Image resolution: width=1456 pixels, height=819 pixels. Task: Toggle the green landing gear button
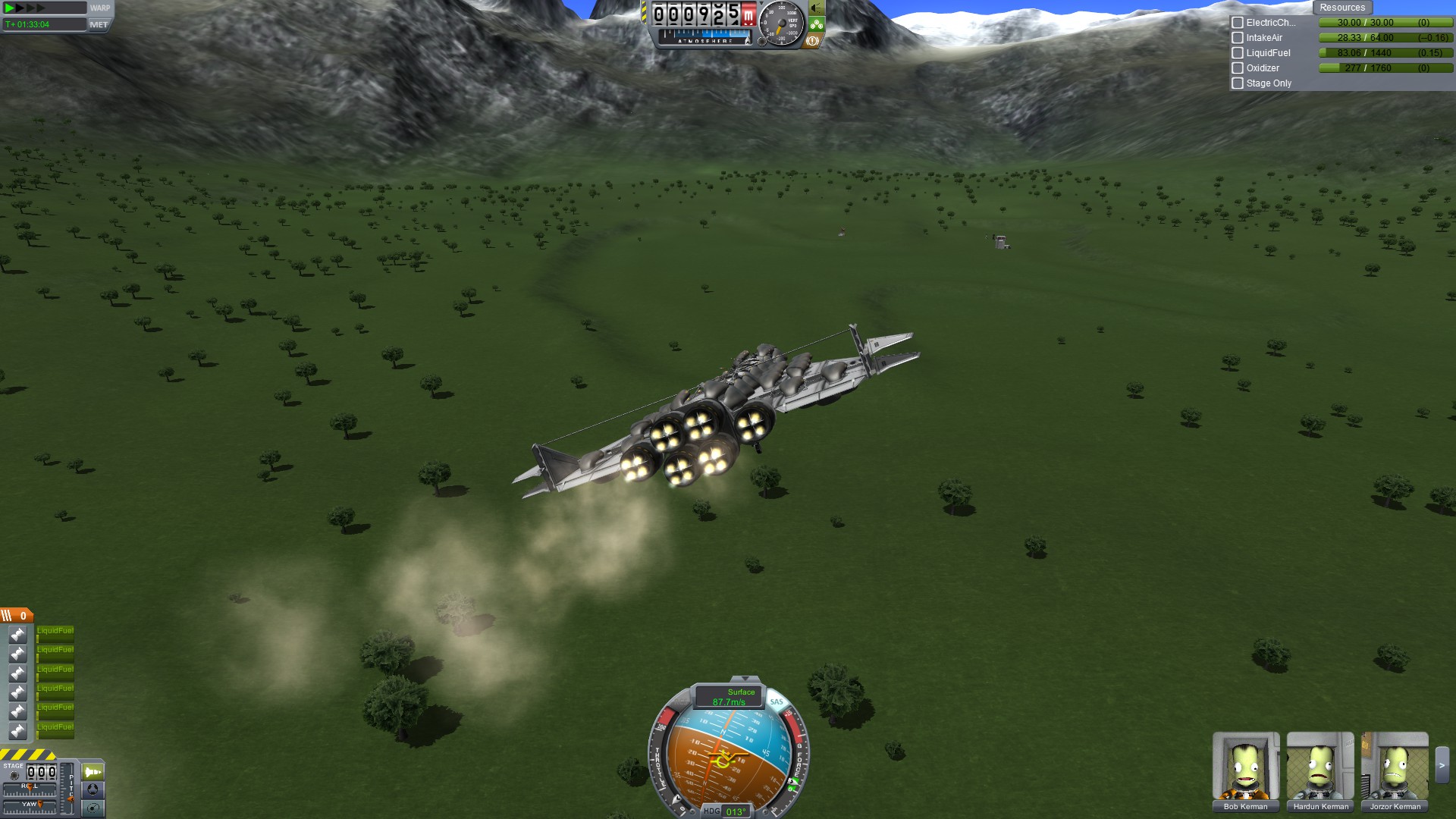click(817, 24)
